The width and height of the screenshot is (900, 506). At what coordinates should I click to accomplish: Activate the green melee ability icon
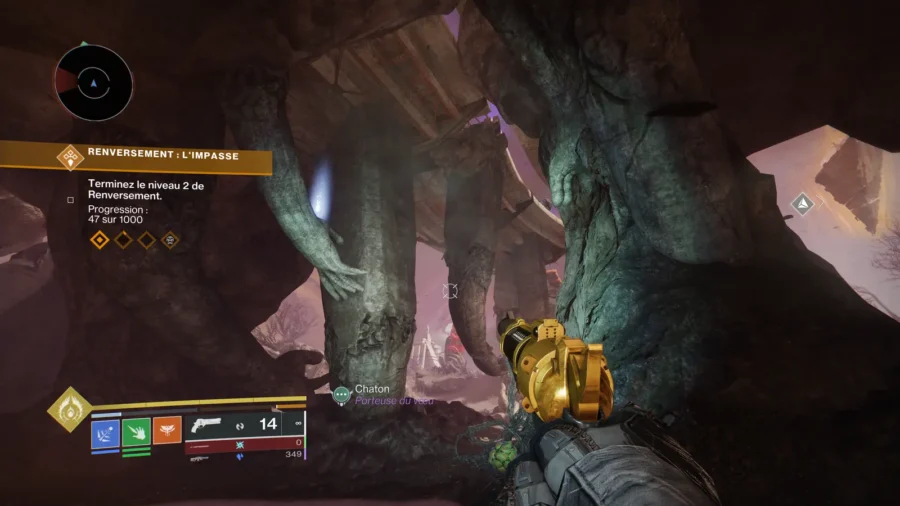coord(136,432)
